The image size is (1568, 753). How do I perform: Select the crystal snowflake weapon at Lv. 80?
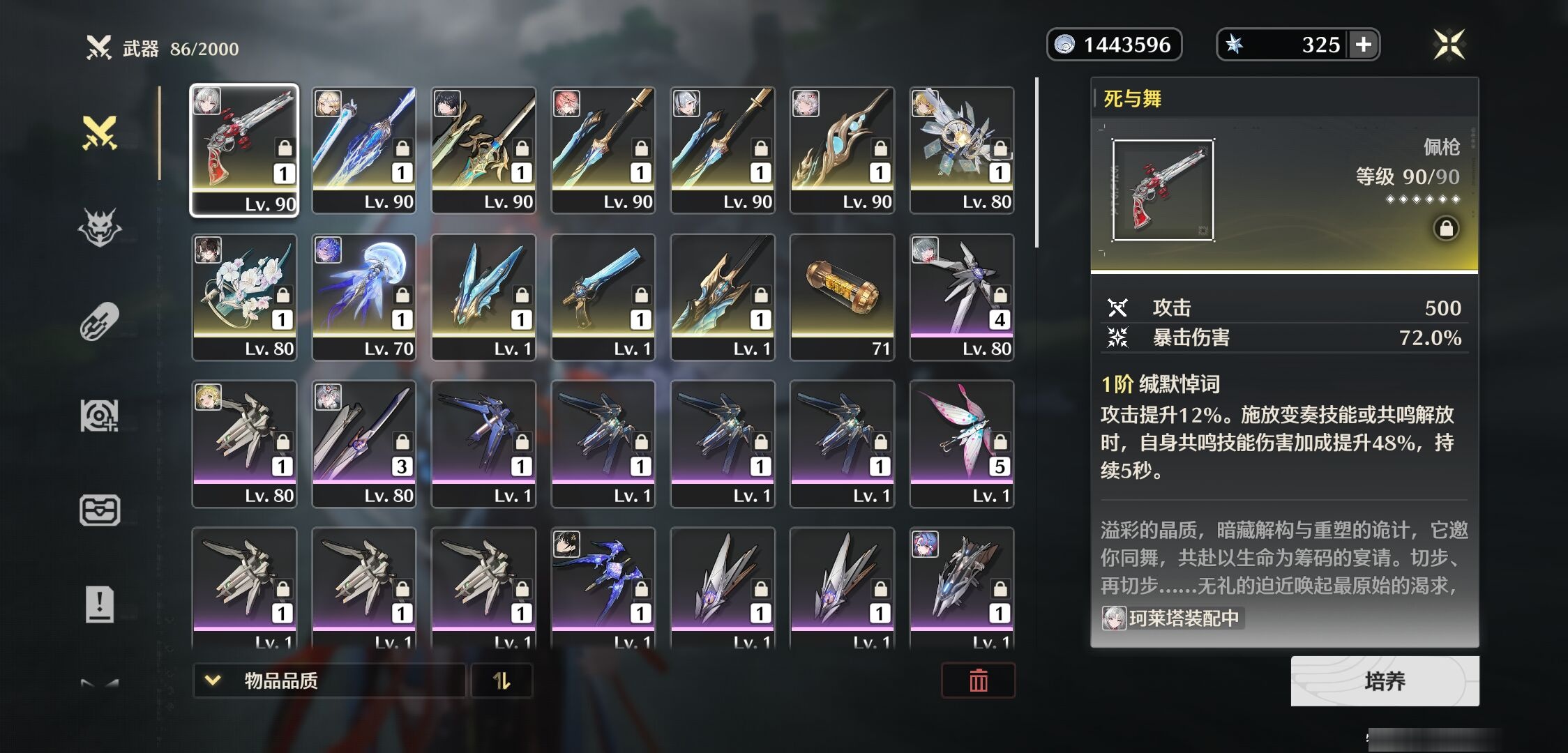click(961, 150)
